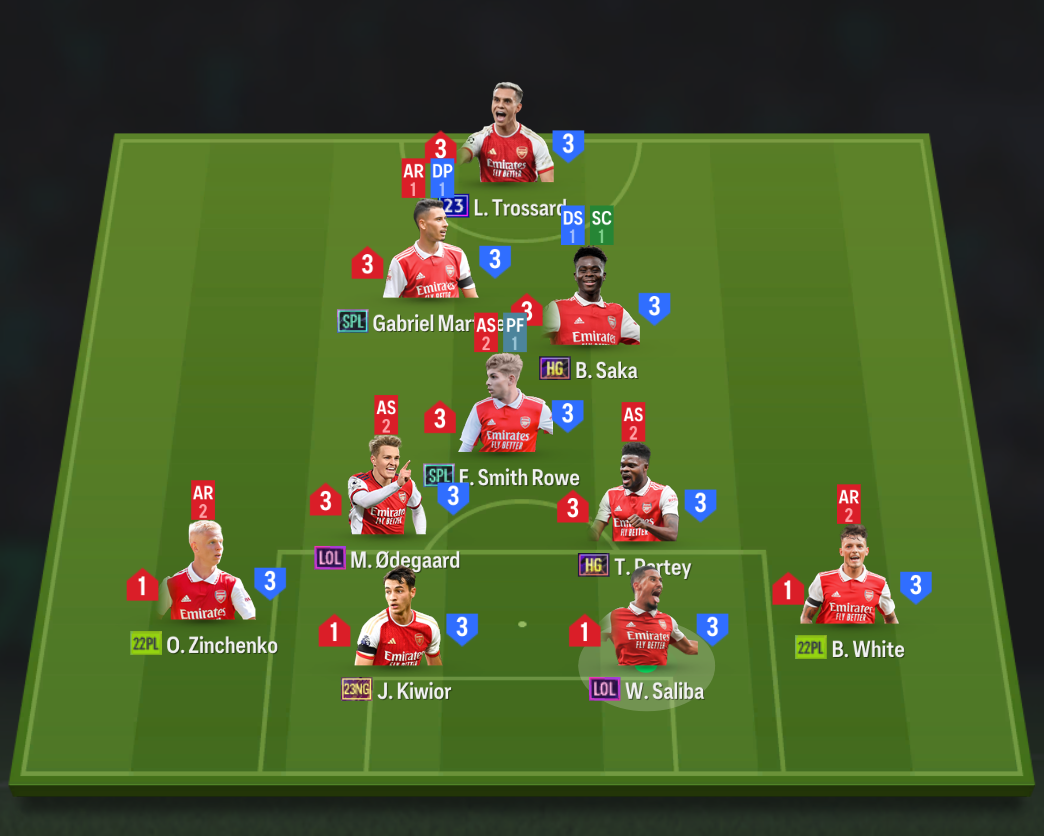The width and height of the screenshot is (1044, 836).
Task: Select O. Zinchenko's player portrait
Action: 206,575
